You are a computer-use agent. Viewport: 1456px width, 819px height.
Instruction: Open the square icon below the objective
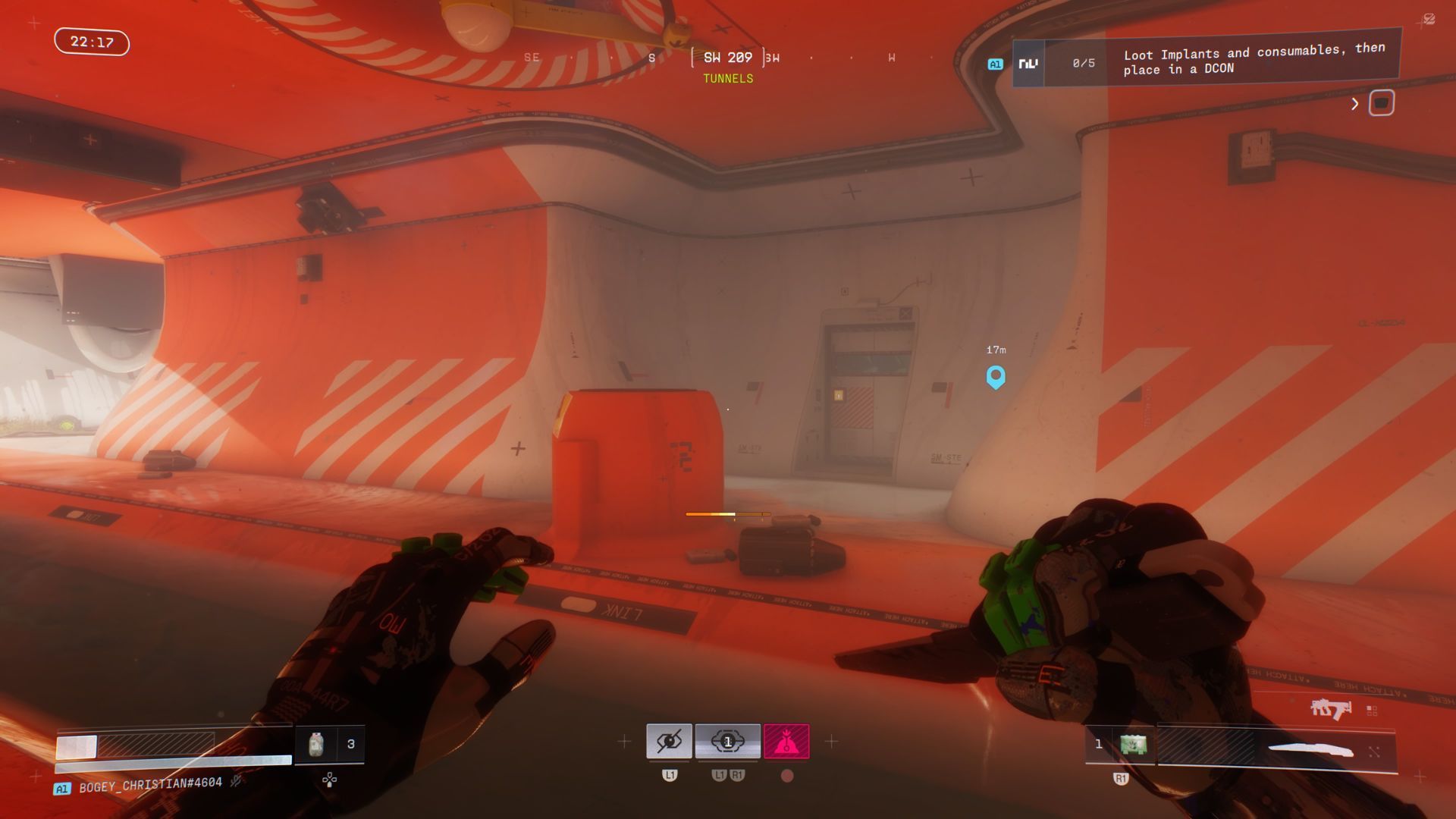pos(1381,103)
